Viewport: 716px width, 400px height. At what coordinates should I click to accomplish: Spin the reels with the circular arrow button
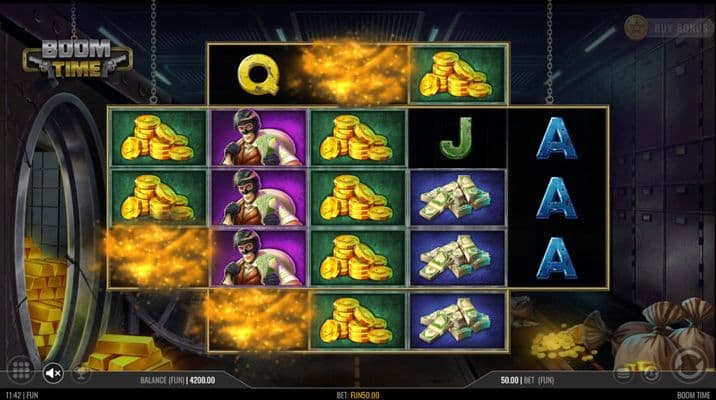point(689,363)
